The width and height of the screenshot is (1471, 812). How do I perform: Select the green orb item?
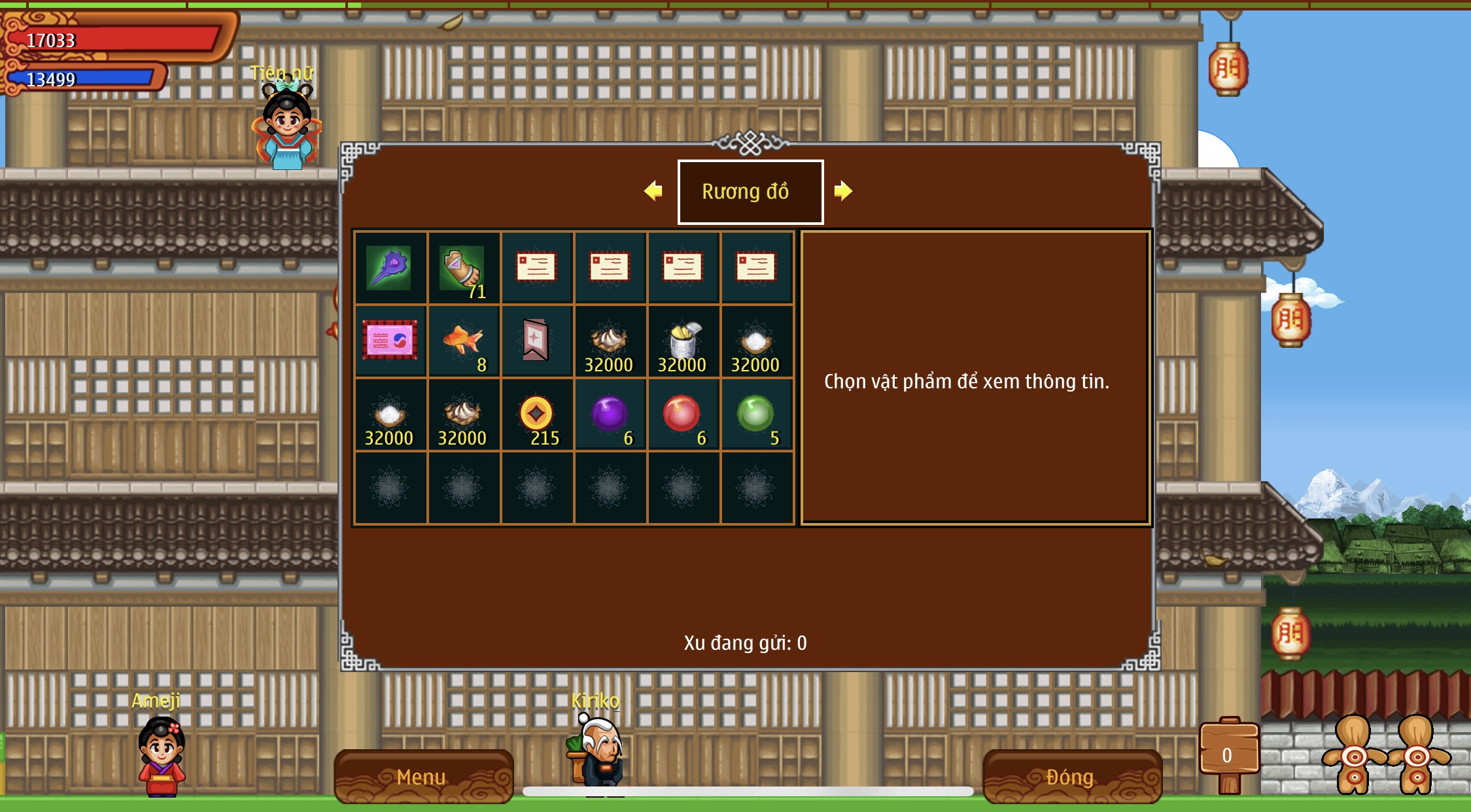(x=755, y=414)
